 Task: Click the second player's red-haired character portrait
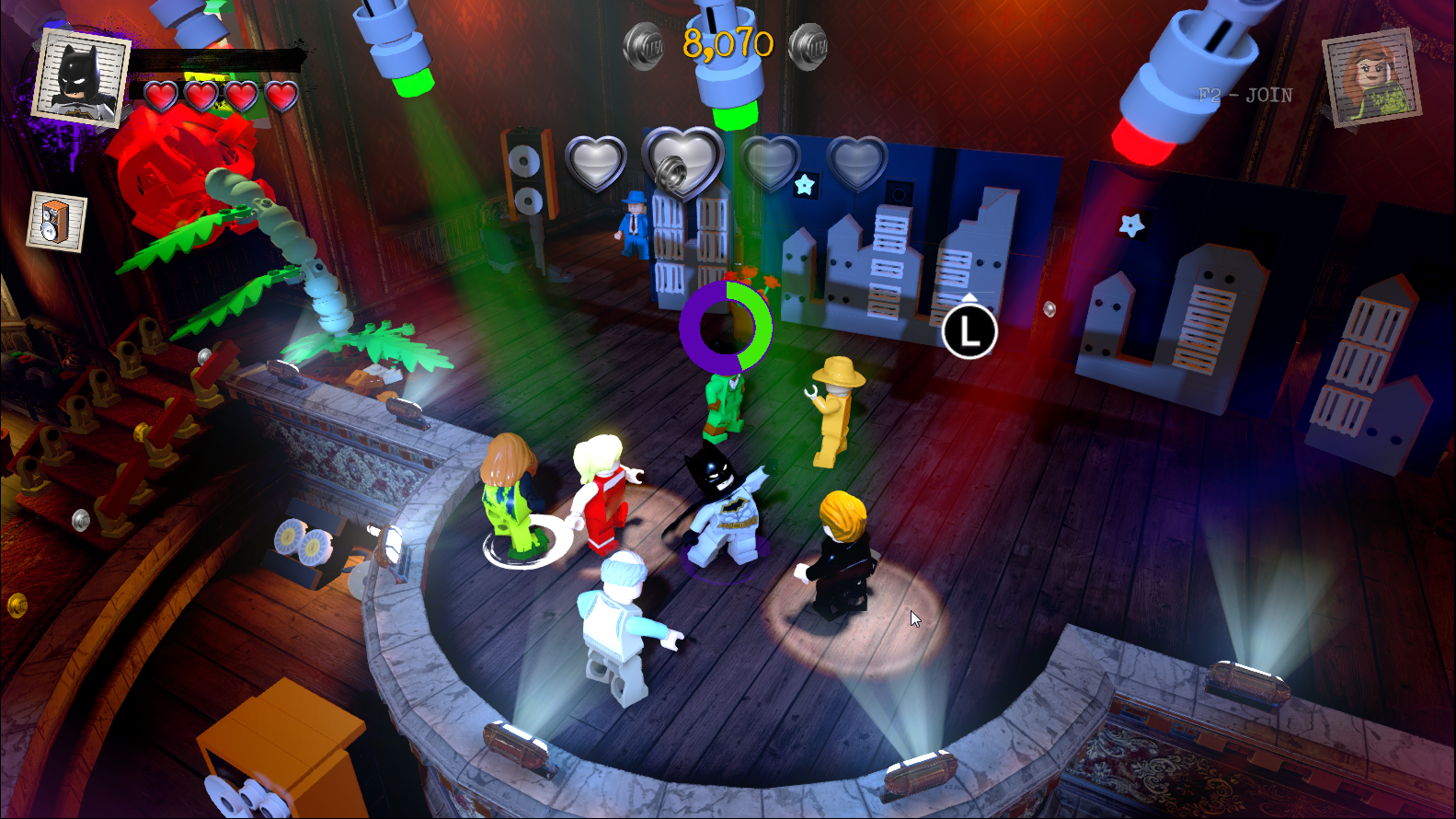click(x=1371, y=77)
